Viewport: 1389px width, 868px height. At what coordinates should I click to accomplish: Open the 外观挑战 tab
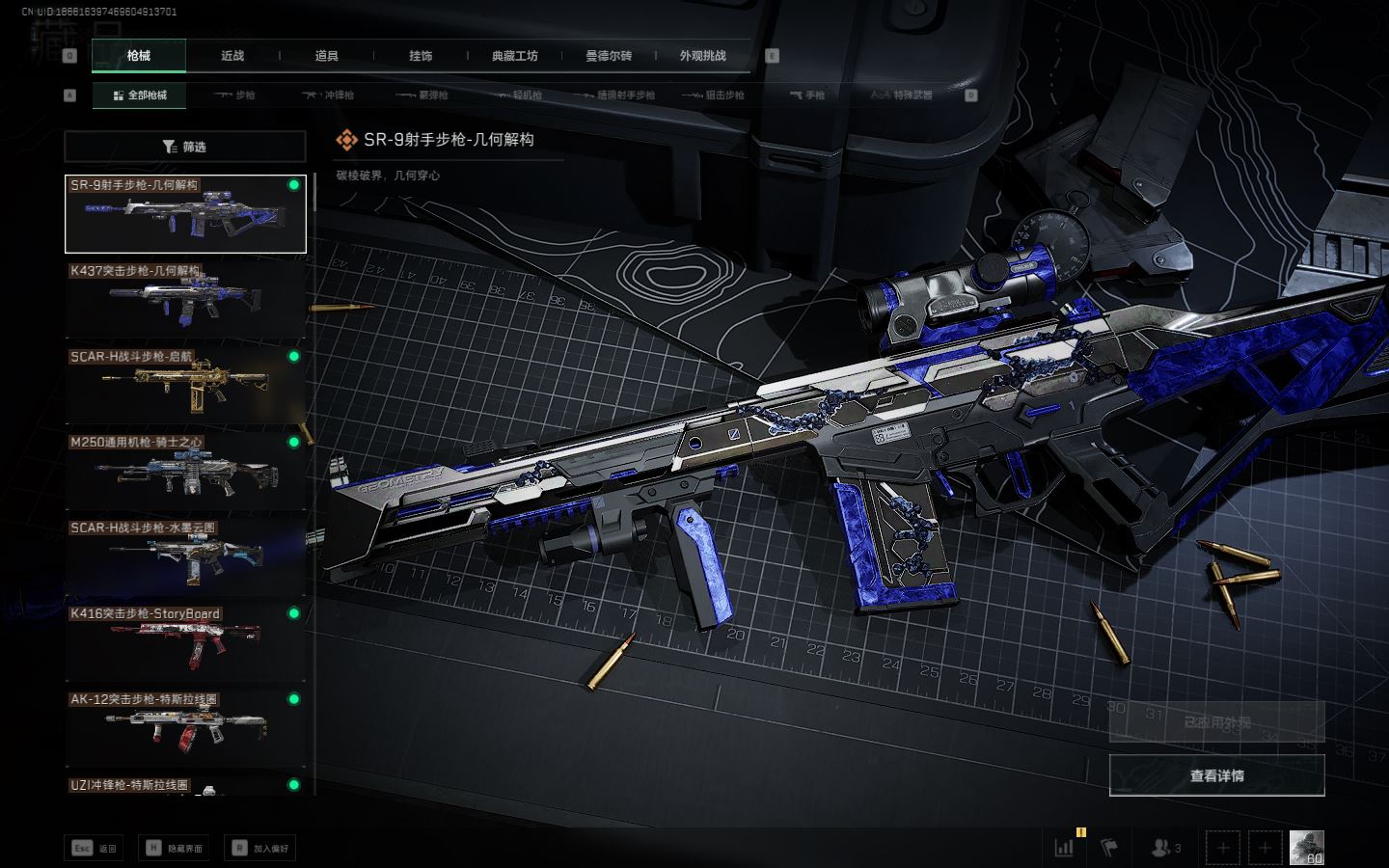pyautogui.click(x=702, y=56)
